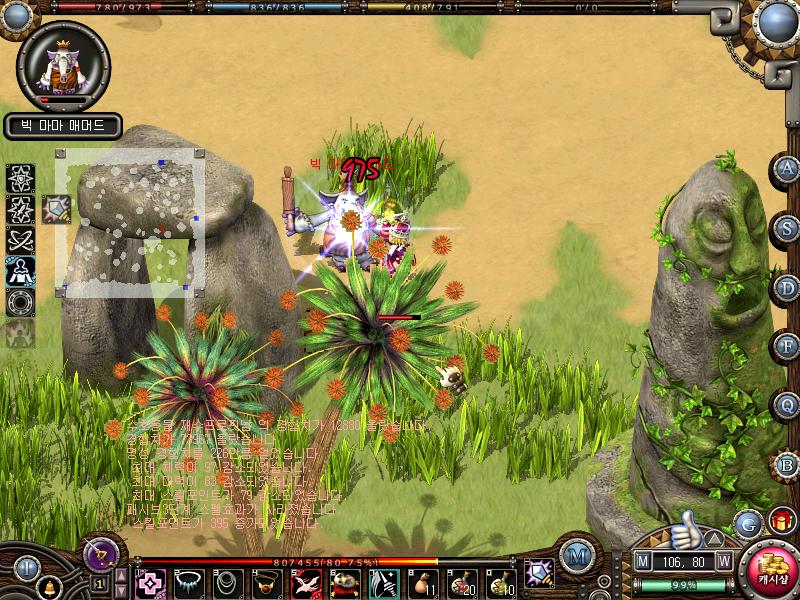
Task: Activate the F shortcut button
Action: [x=788, y=347]
